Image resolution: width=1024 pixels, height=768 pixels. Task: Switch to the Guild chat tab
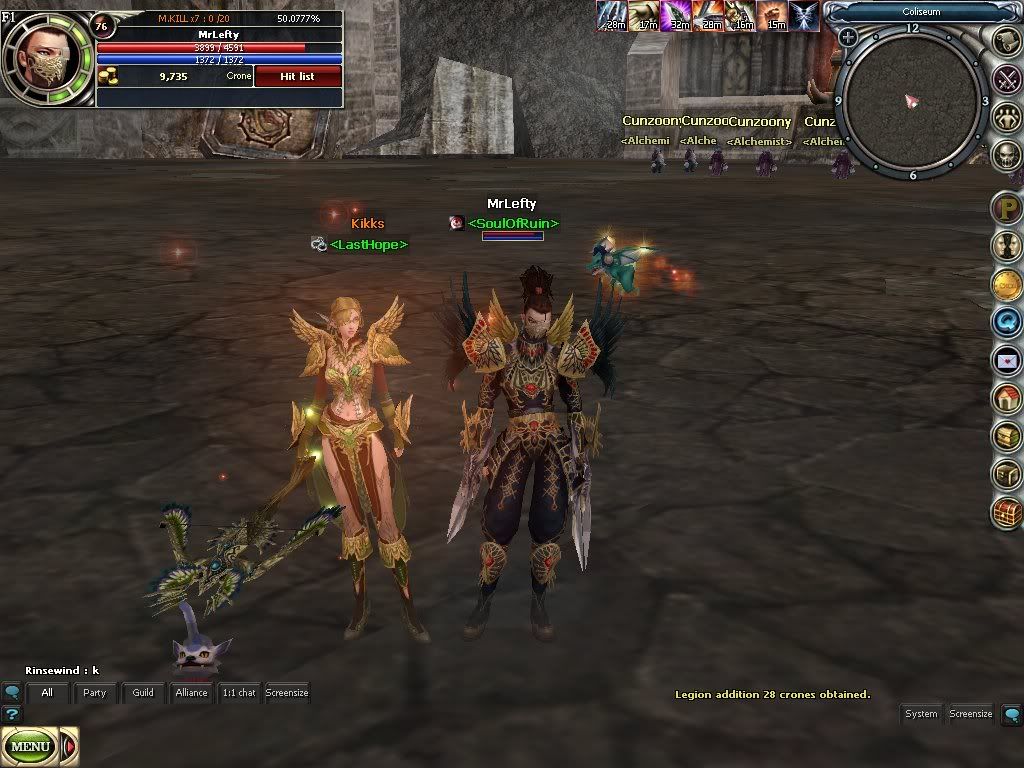pos(143,692)
